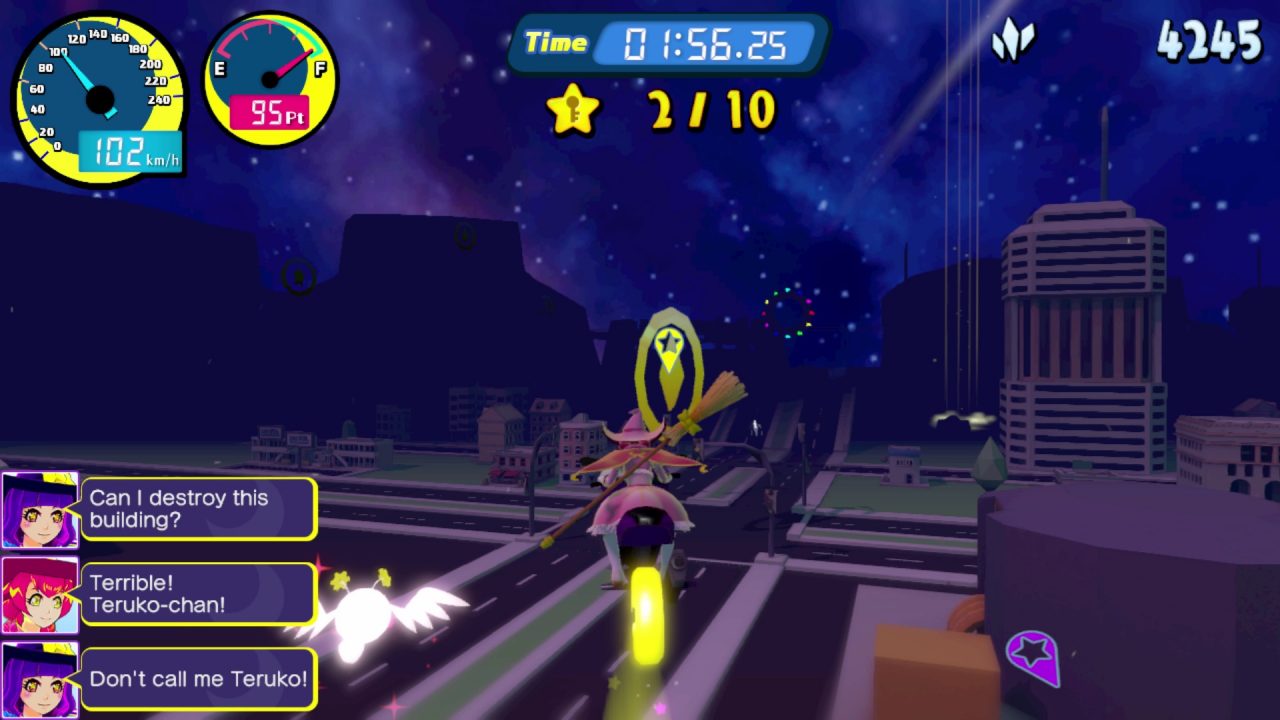This screenshot has height=720, width=1280.
Task: Click the yellow star key objective icon
Action: point(573,110)
